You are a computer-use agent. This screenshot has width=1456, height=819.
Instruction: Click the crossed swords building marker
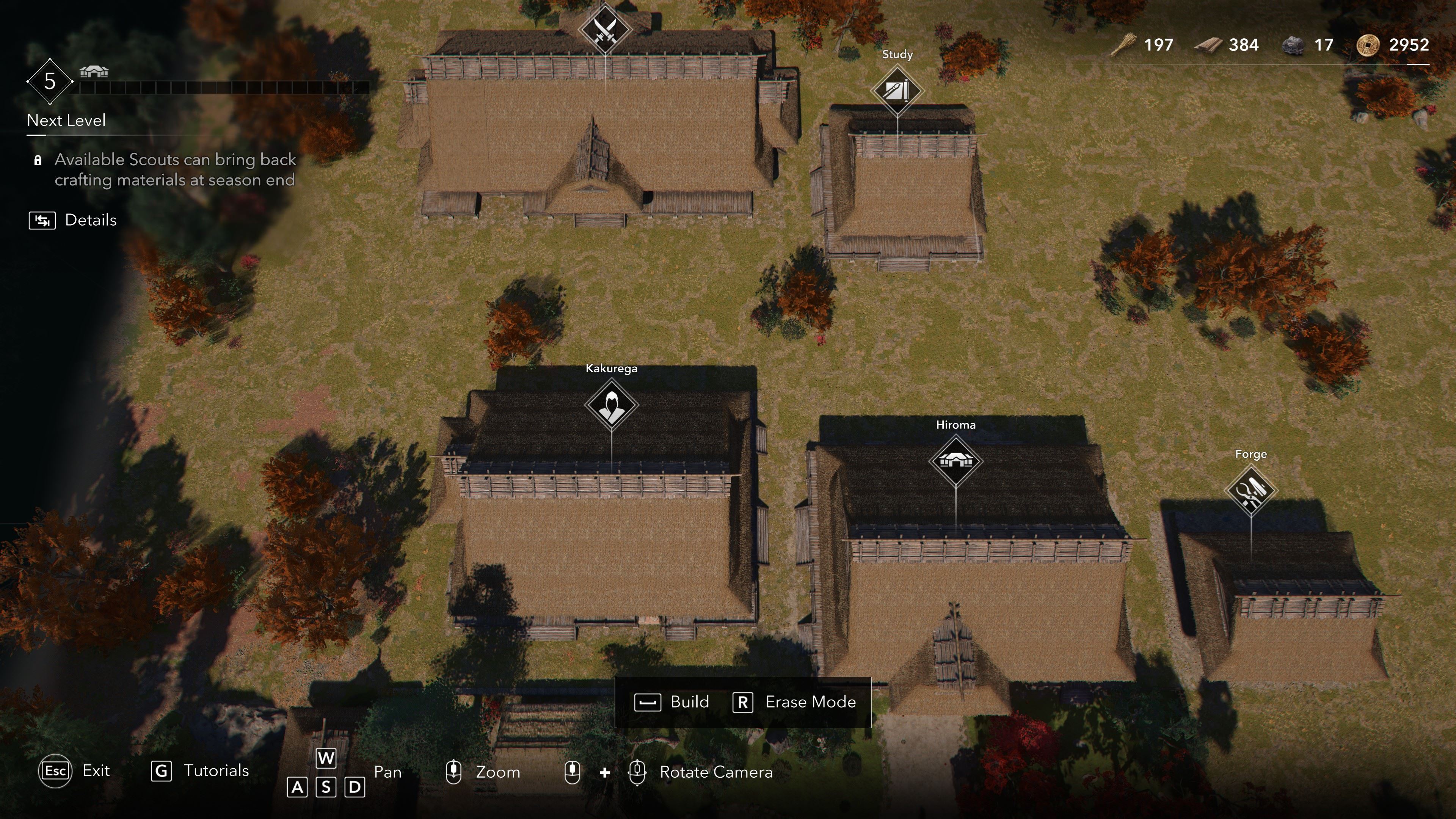coord(604,29)
